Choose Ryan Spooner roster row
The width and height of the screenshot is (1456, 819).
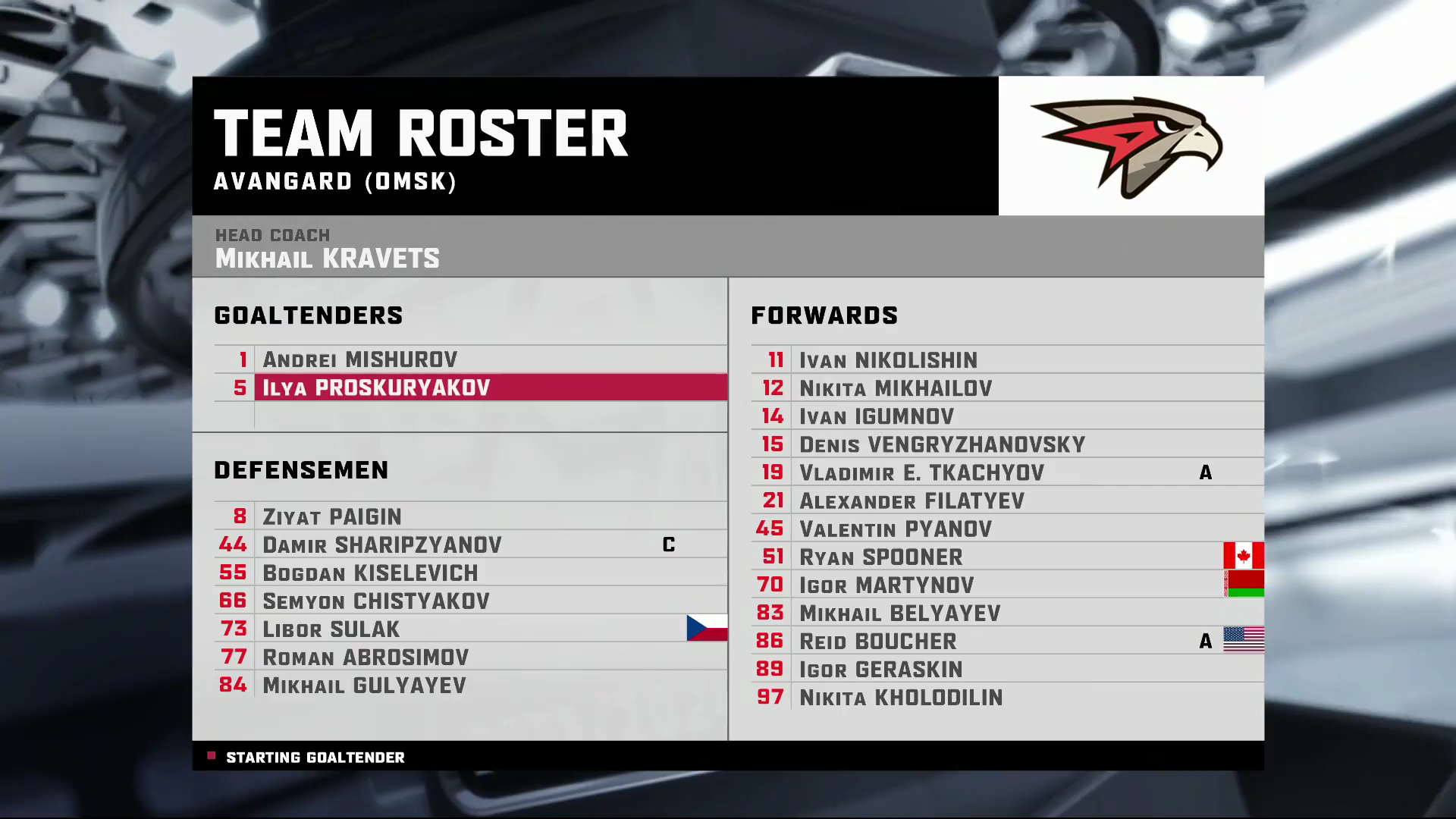point(880,557)
